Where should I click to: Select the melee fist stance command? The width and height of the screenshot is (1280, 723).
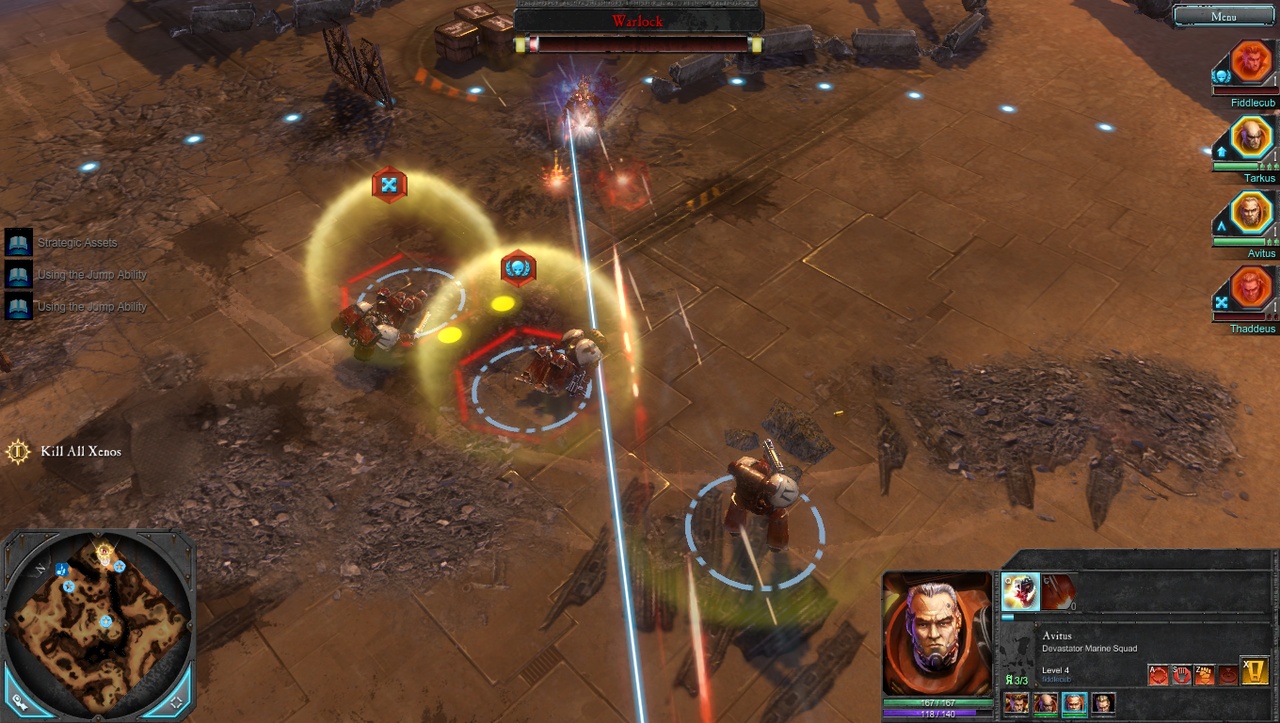pyautogui.click(x=1205, y=675)
